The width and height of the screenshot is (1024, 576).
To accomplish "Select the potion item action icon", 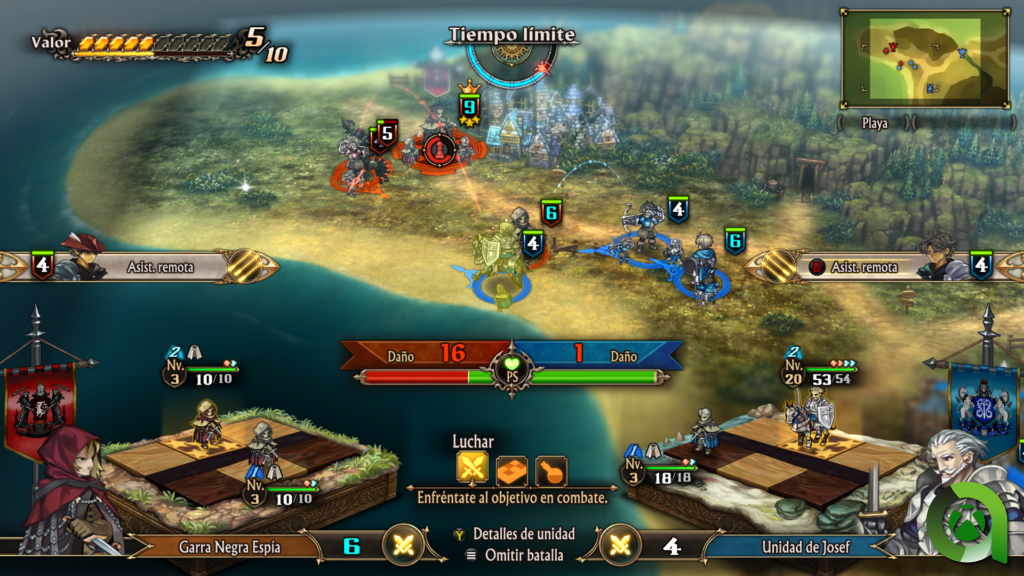I will coord(549,468).
